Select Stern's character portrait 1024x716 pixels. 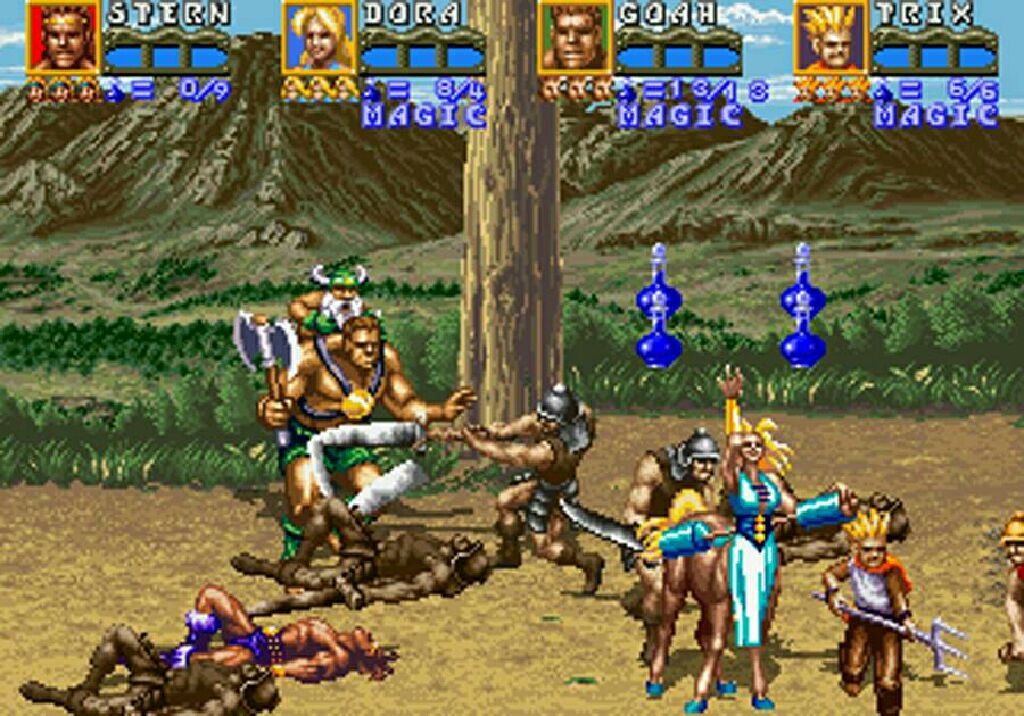pyautogui.click(x=63, y=37)
